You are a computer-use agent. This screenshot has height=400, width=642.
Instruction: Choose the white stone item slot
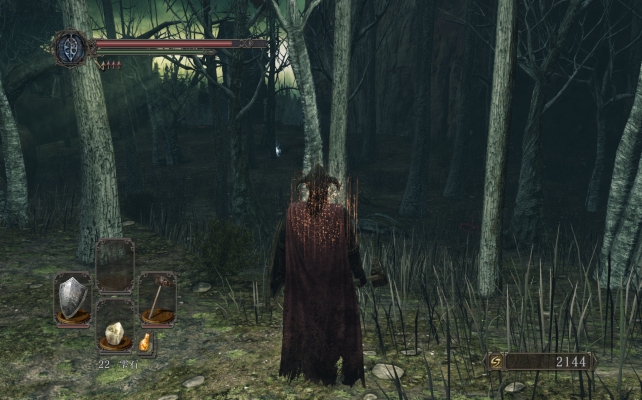coord(114,333)
